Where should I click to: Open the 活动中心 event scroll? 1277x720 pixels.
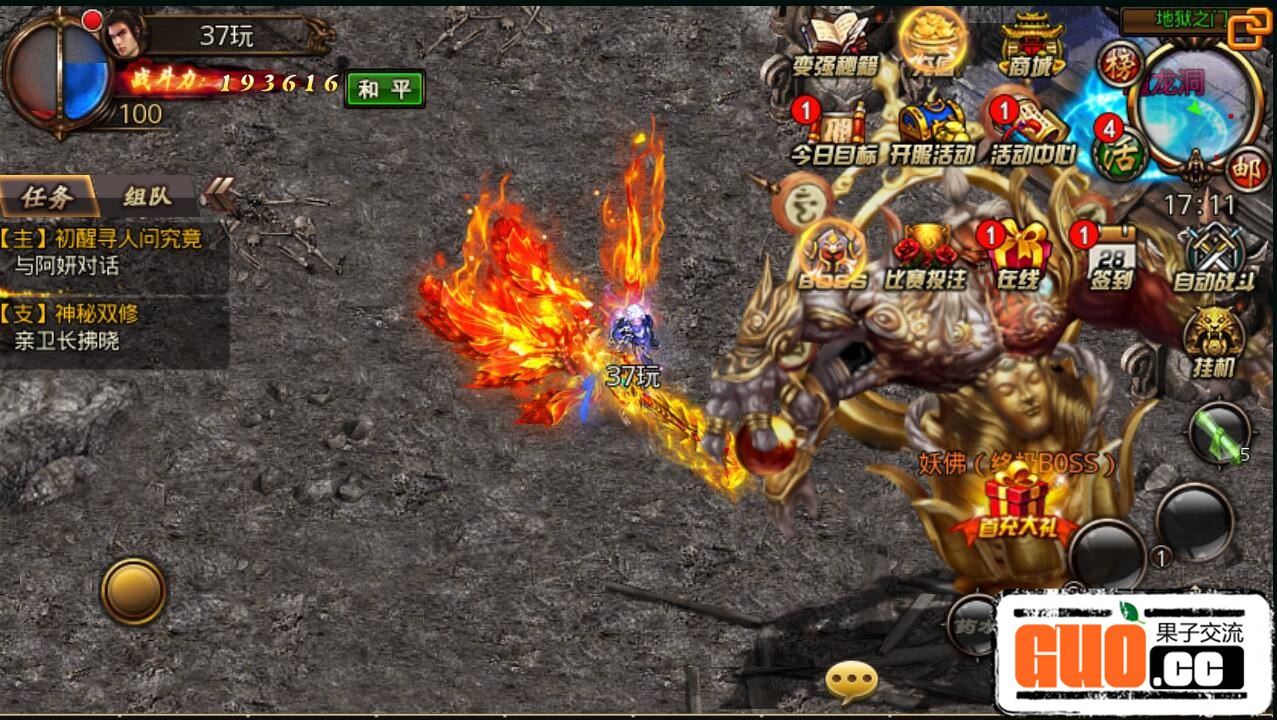(1031, 130)
